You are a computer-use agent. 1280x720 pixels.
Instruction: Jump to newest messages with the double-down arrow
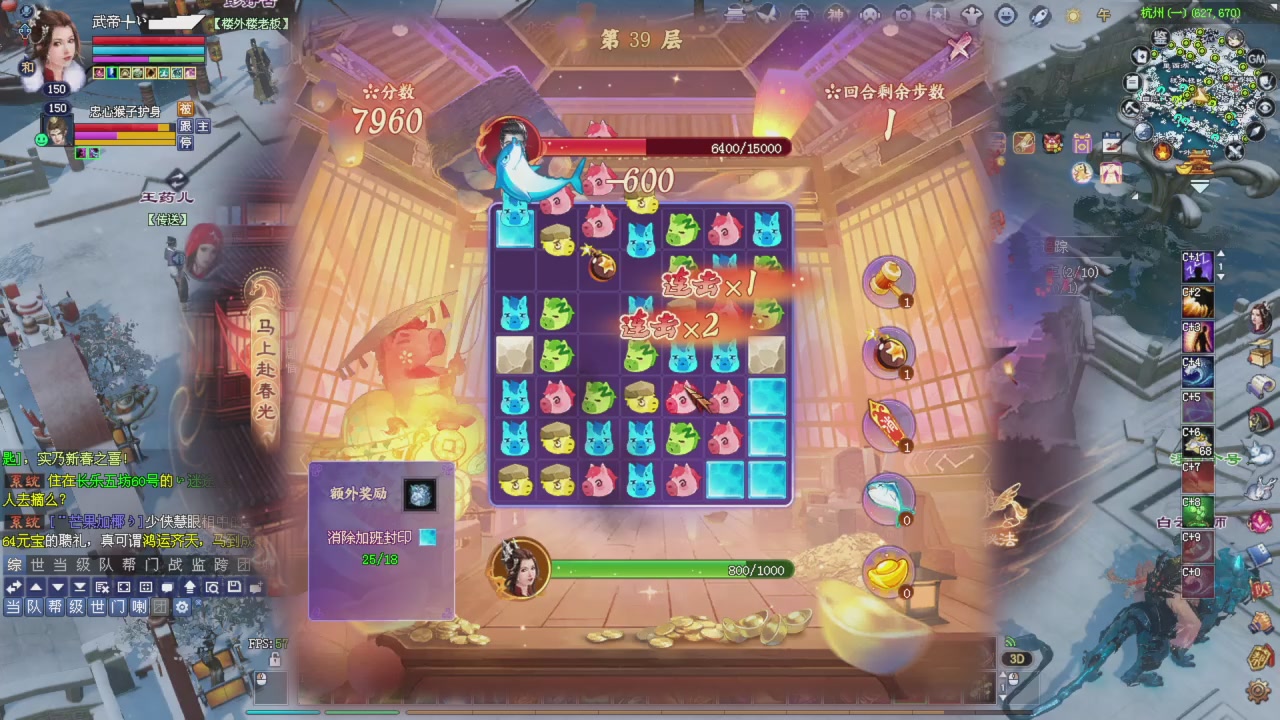(79, 587)
